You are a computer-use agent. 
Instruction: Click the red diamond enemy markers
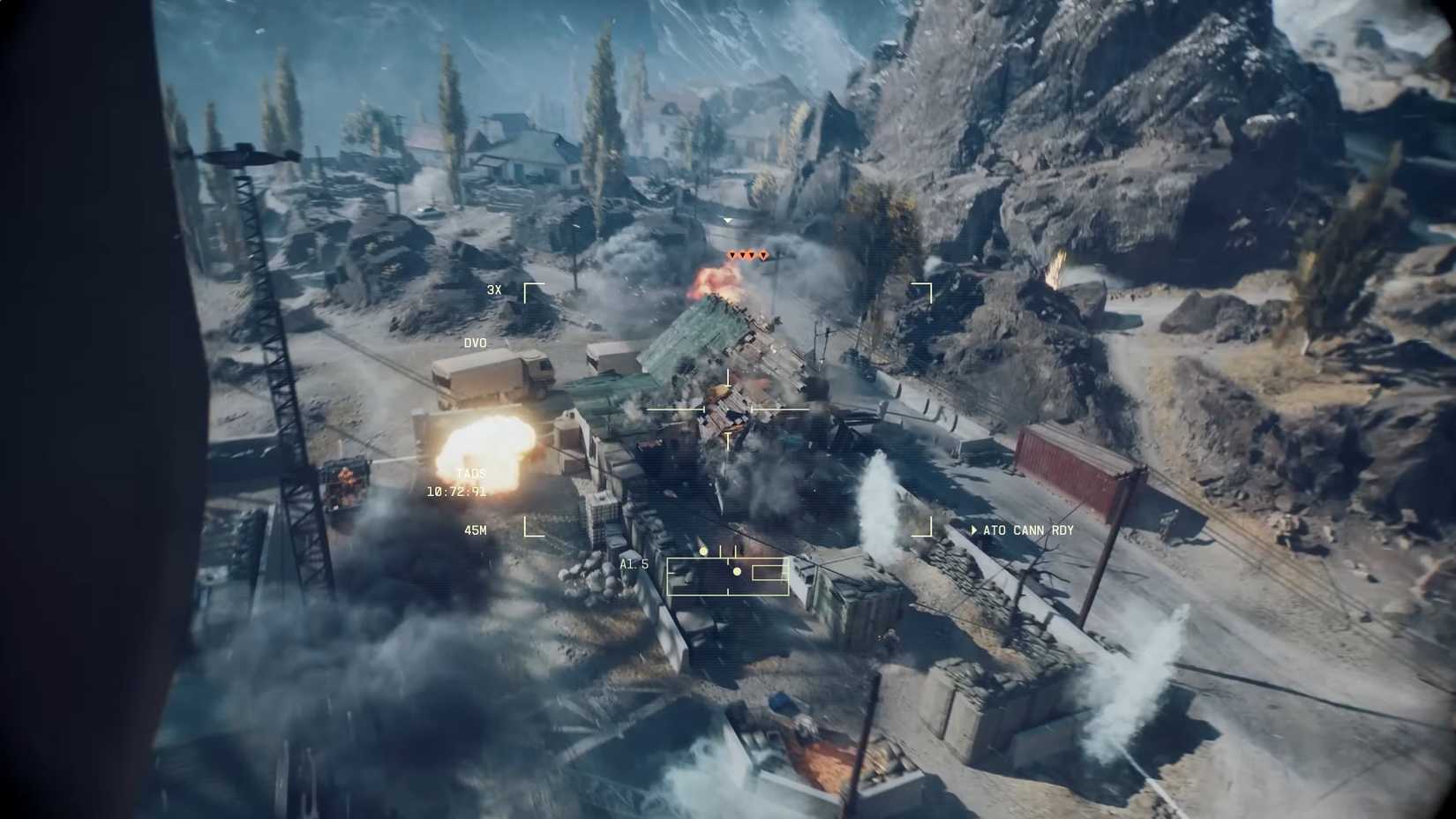pyautogui.click(x=746, y=256)
